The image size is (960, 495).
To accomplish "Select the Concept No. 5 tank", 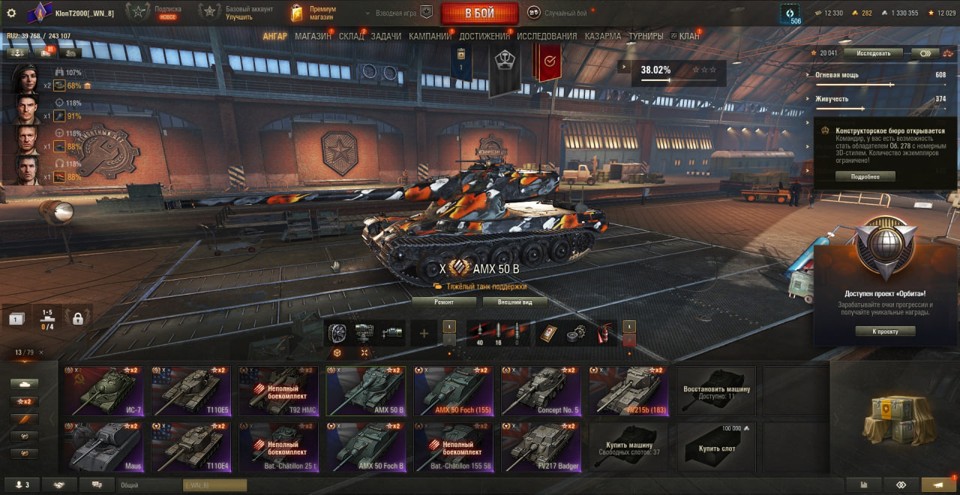I will point(537,390).
